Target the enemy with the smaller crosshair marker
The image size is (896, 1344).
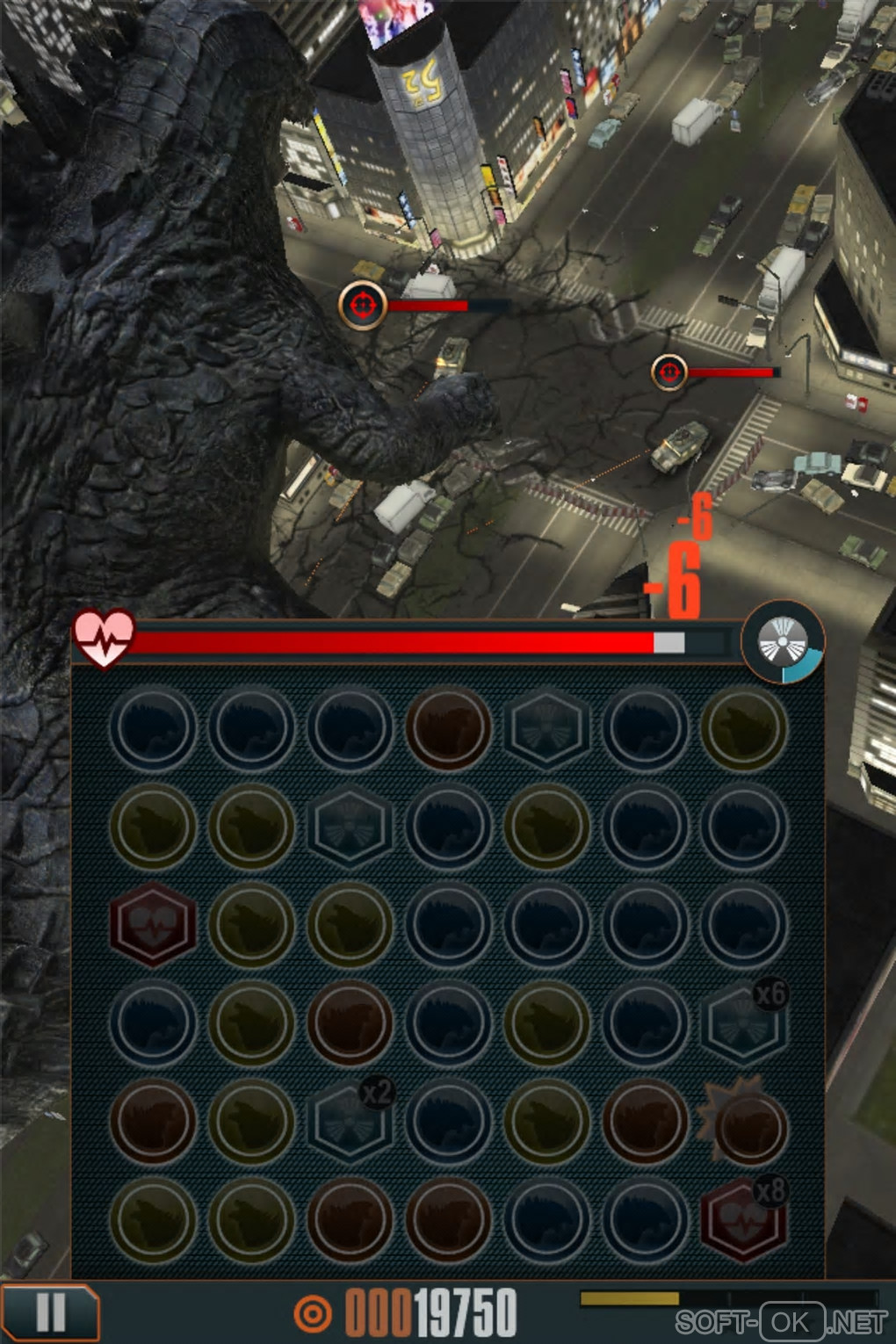(669, 372)
